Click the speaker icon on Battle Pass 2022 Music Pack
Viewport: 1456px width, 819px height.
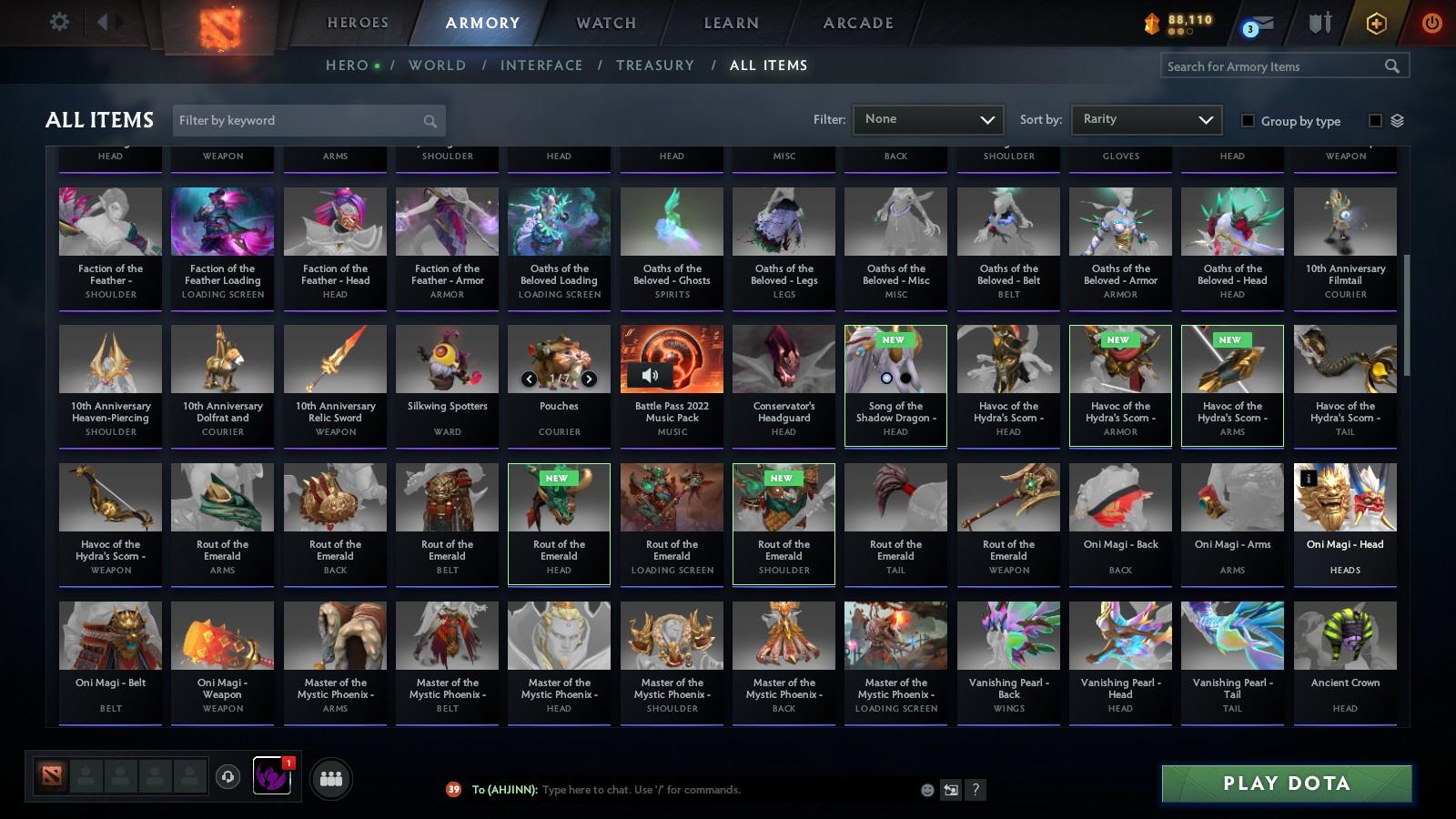pos(650,374)
